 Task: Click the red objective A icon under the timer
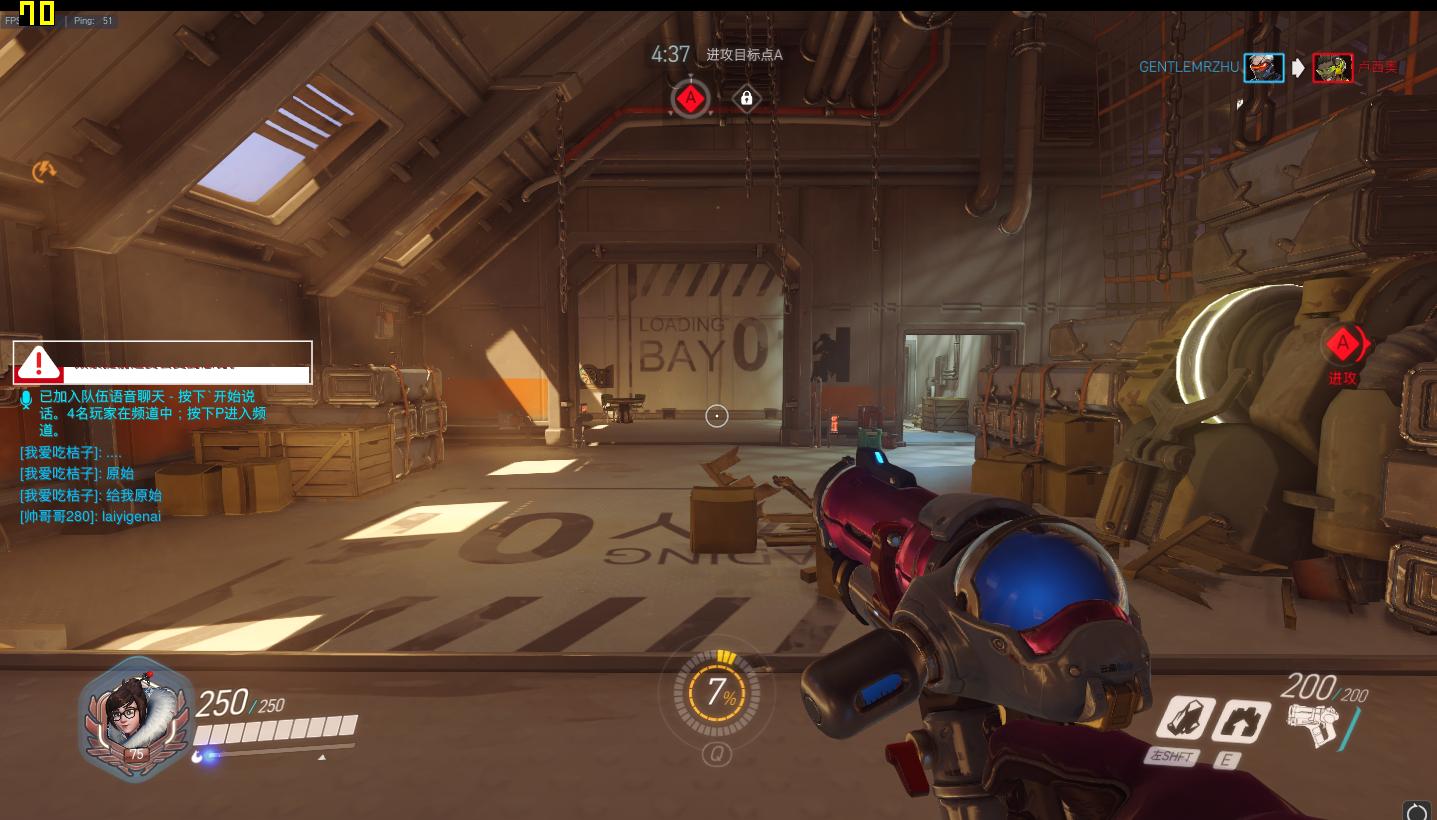click(x=690, y=98)
